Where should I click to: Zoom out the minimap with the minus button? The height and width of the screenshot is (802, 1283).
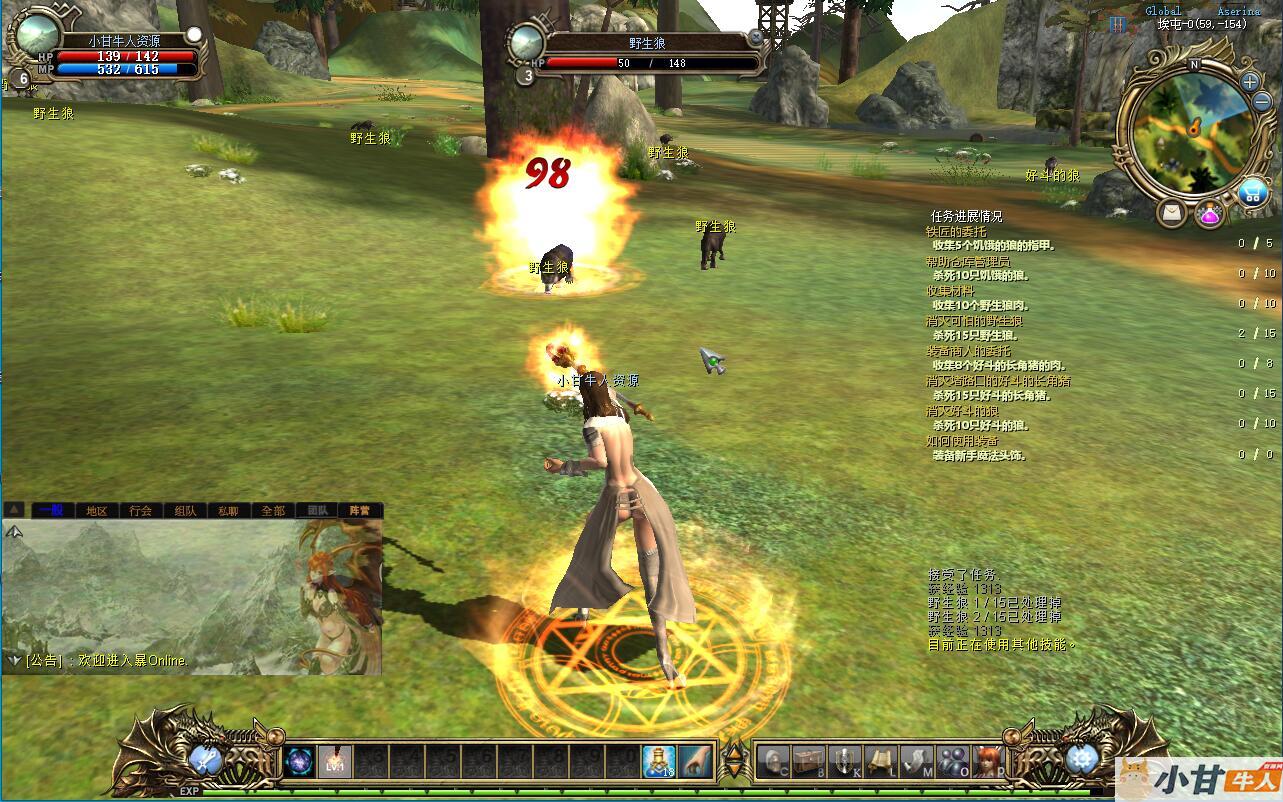point(1263,104)
